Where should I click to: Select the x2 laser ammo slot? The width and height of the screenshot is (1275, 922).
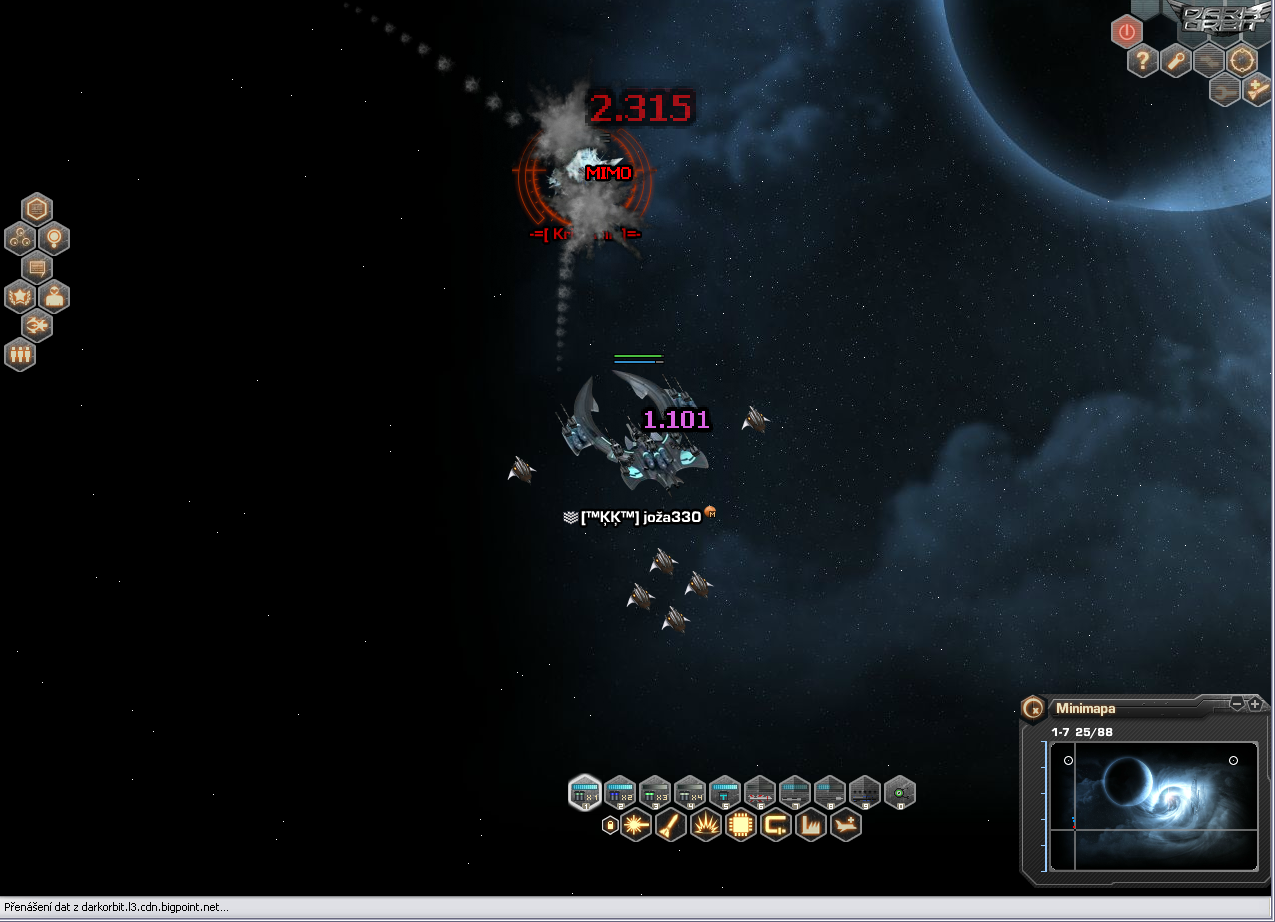click(620, 793)
